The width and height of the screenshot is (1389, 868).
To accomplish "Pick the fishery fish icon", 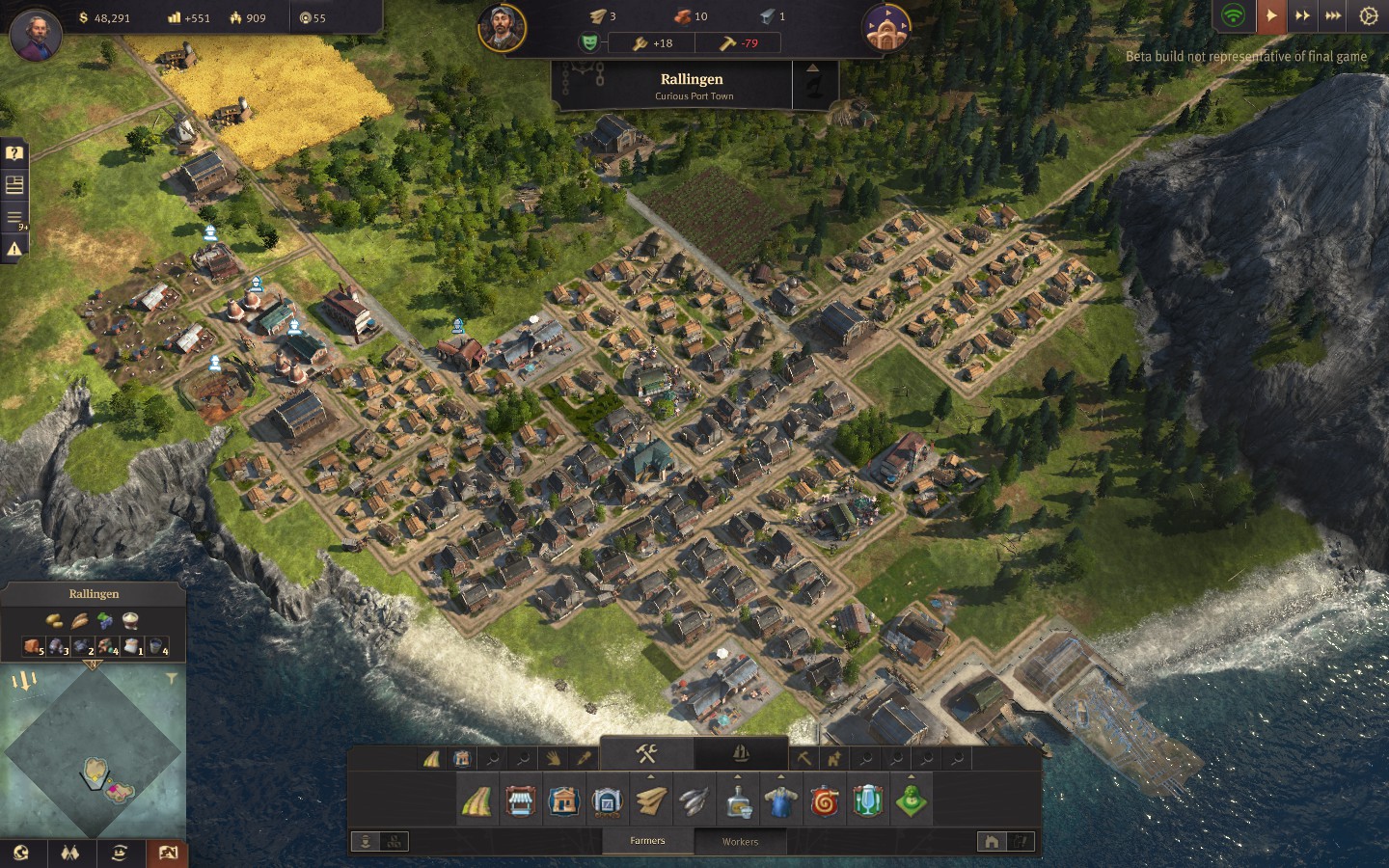I will coord(694,801).
